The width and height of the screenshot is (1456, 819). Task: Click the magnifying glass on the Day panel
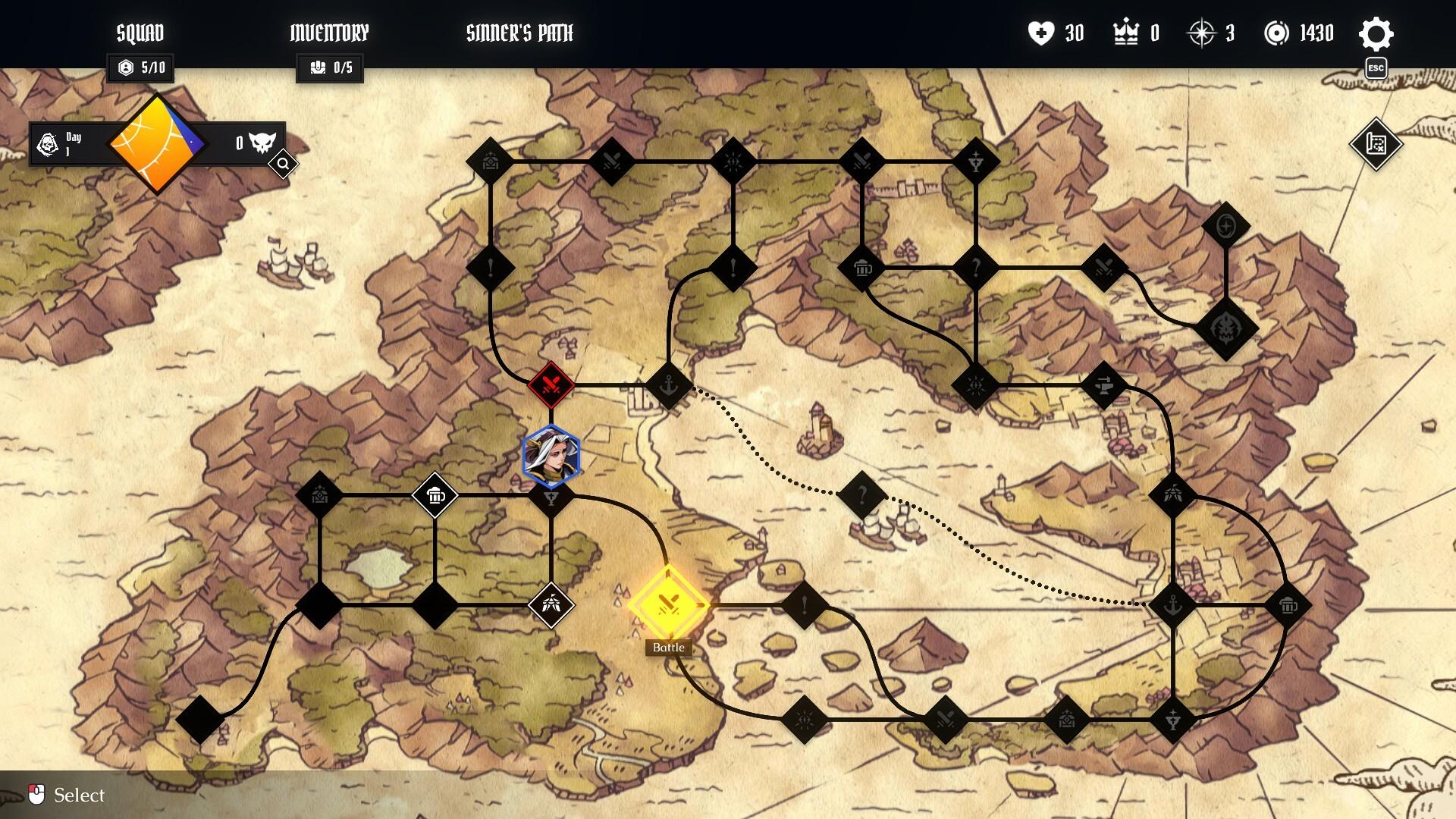point(284,163)
